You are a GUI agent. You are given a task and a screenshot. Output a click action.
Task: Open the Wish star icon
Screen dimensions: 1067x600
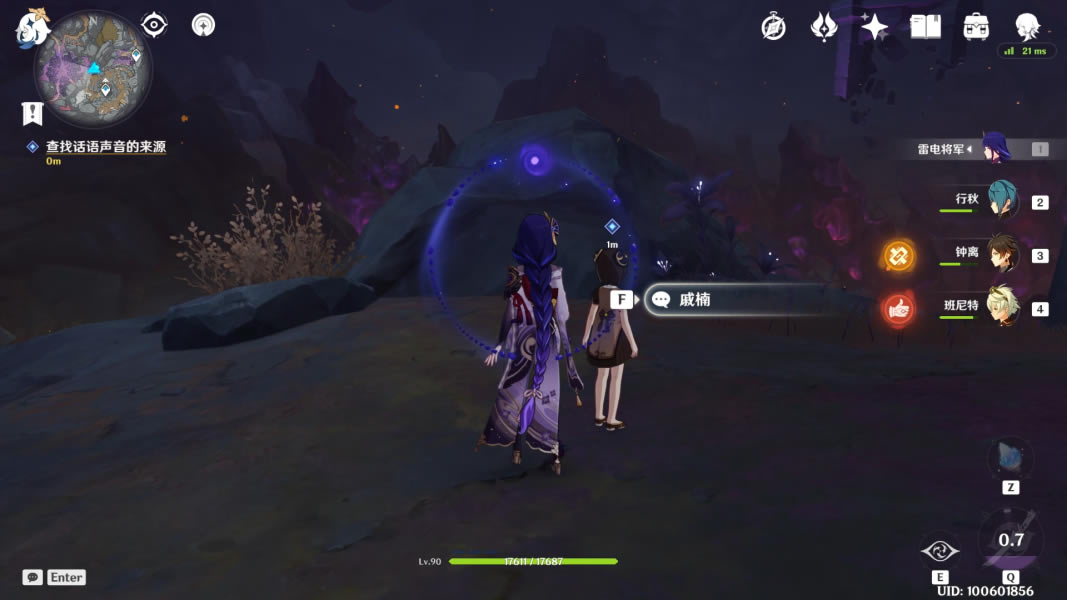coord(874,27)
